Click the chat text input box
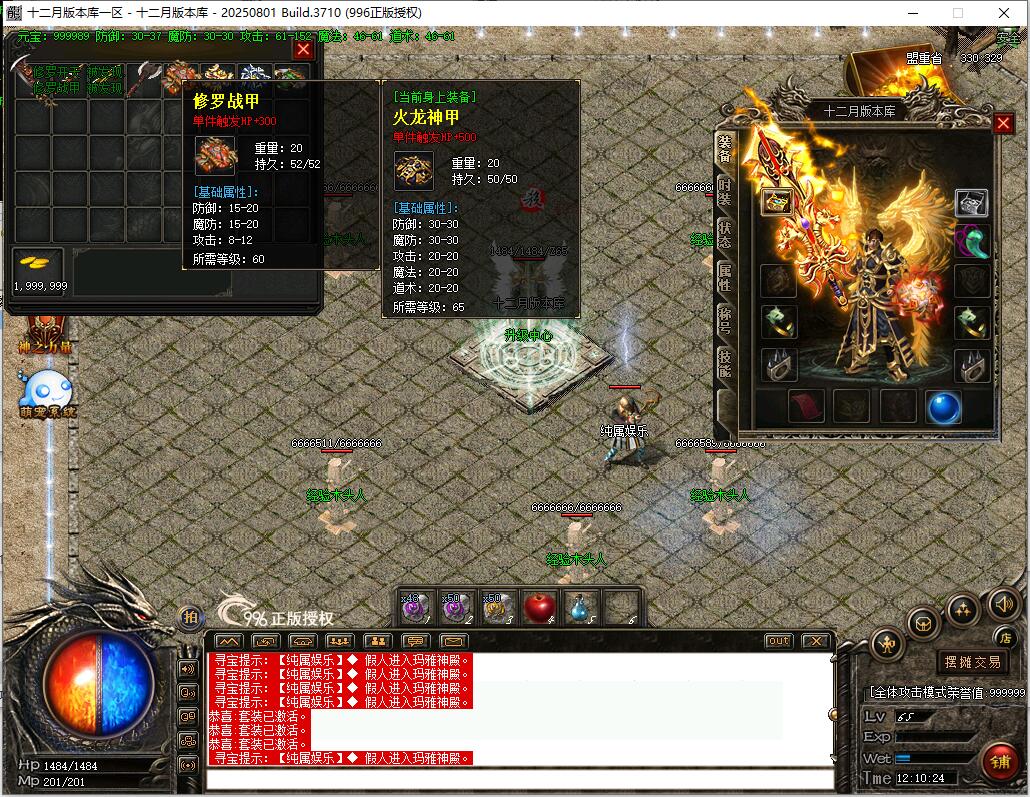The width and height of the screenshot is (1030, 797). click(x=520, y=779)
